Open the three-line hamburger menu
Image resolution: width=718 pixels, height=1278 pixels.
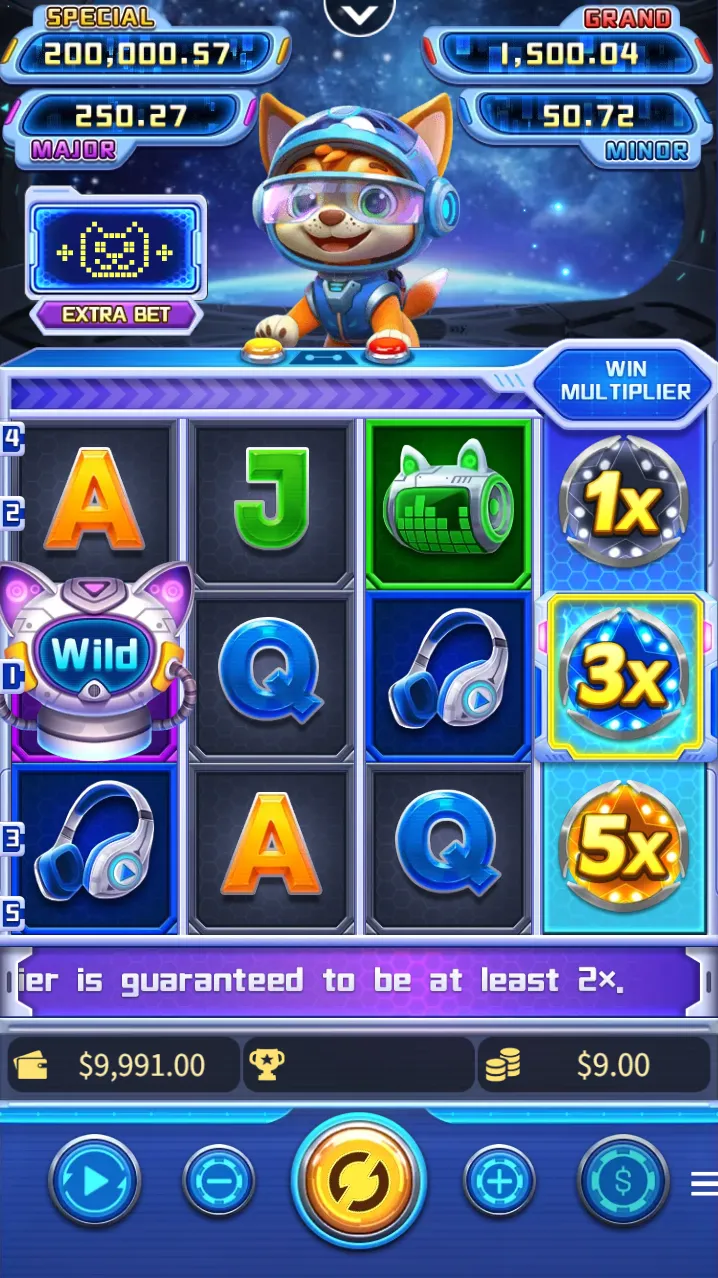click(704, 1184)
